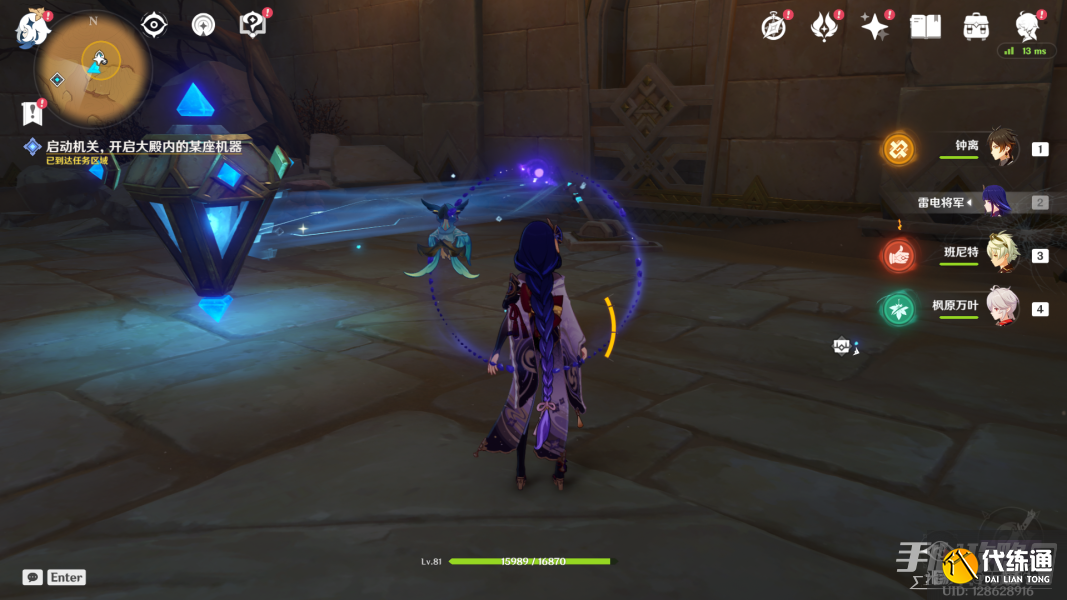The image size is (1067, 600).
Task: Open the tutorial icon with question mark
Action: [253, 25]
